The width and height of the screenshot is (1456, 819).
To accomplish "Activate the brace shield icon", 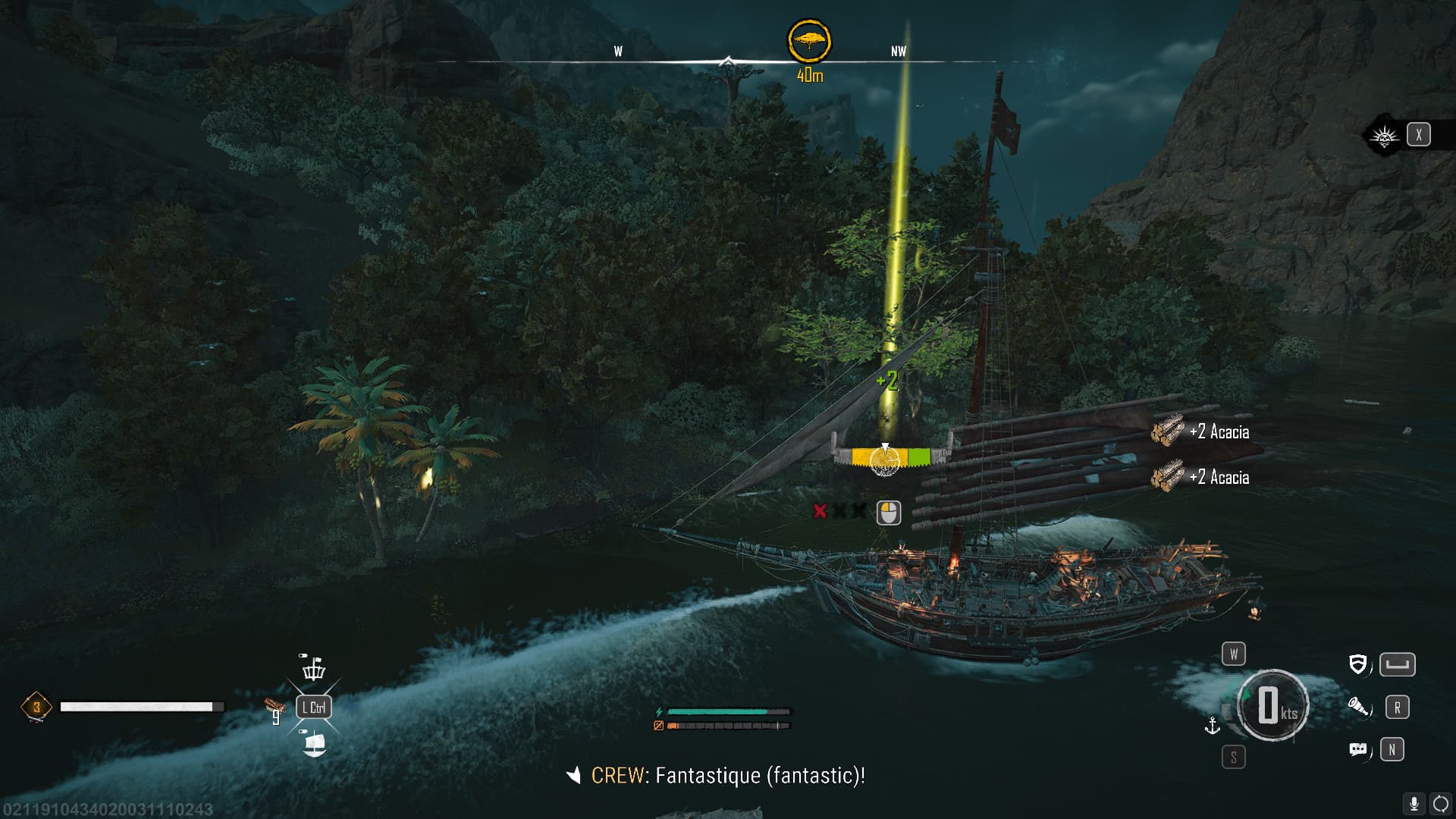I will pos(1358,665).
